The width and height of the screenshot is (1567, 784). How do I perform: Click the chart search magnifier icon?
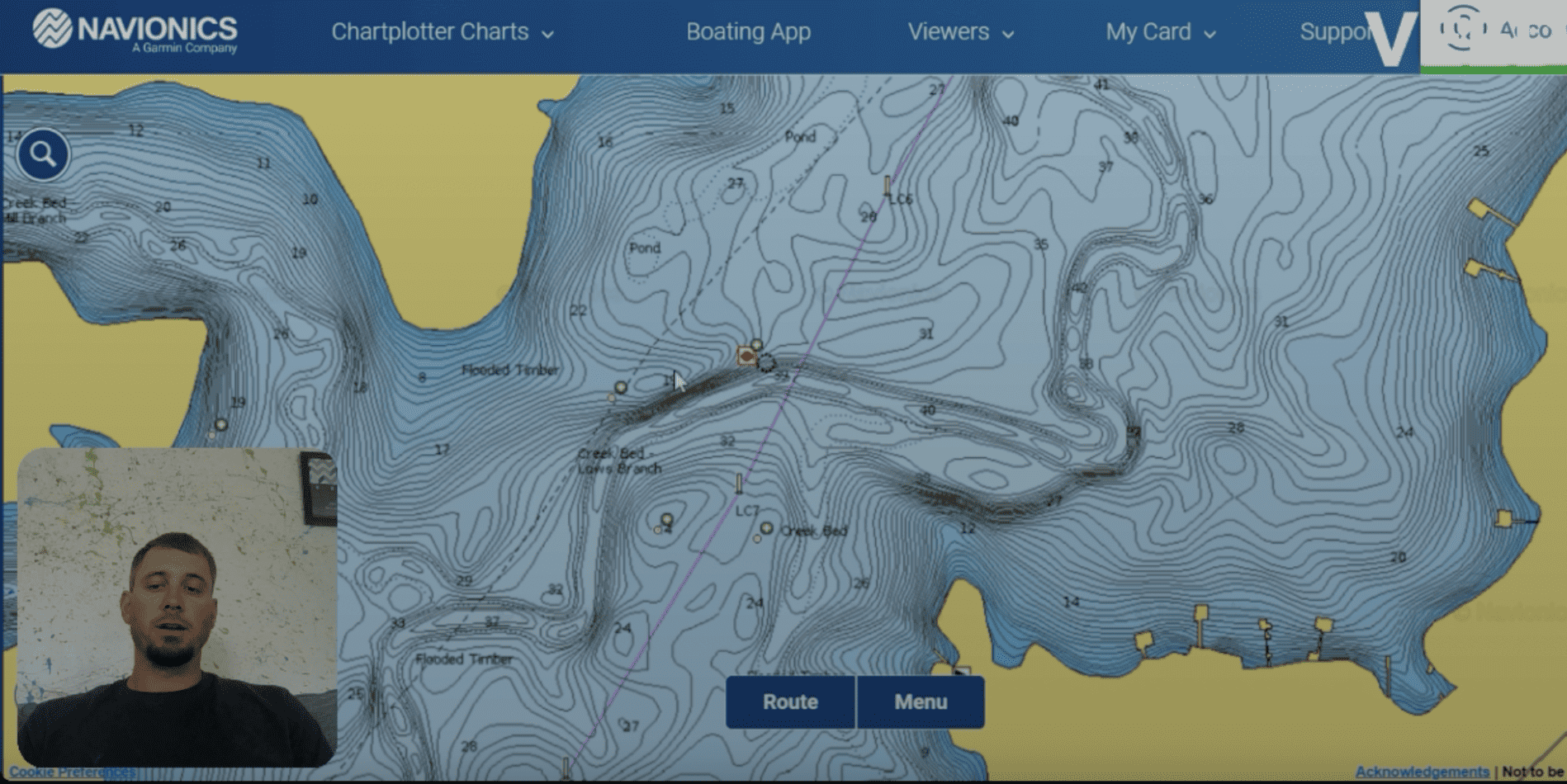[43, 153]
